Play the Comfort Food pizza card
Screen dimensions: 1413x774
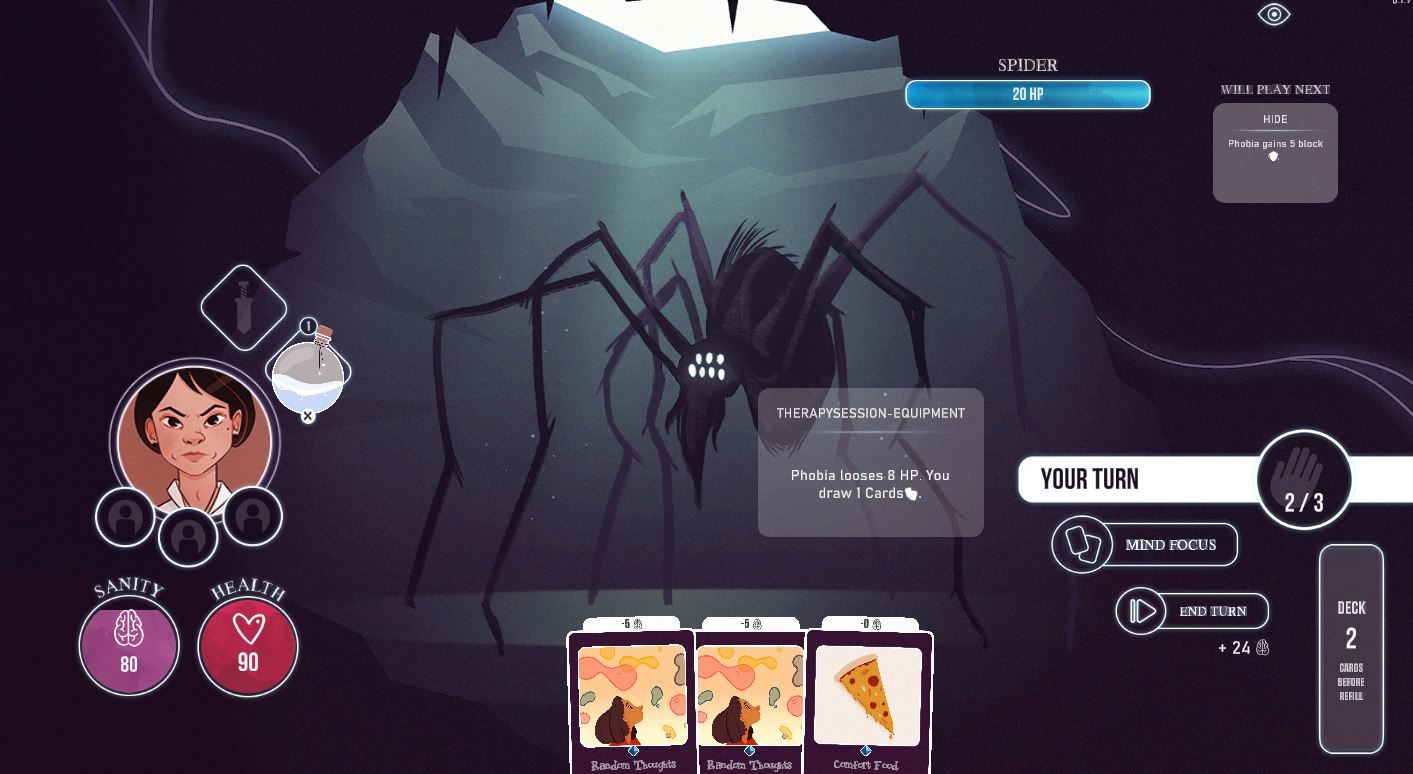tap(868, 701)
